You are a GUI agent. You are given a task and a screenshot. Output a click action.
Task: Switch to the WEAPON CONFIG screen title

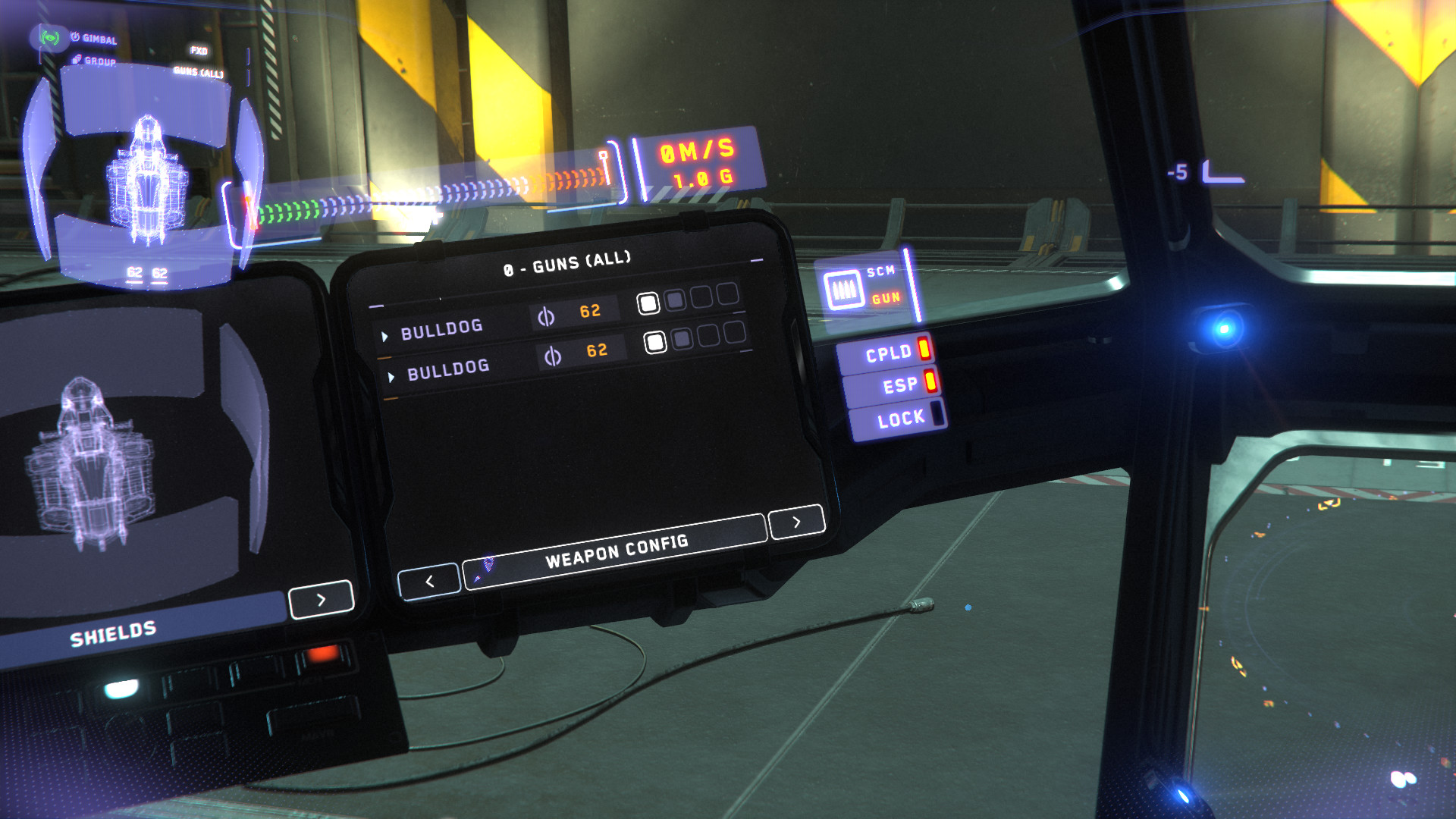(618, 552)
